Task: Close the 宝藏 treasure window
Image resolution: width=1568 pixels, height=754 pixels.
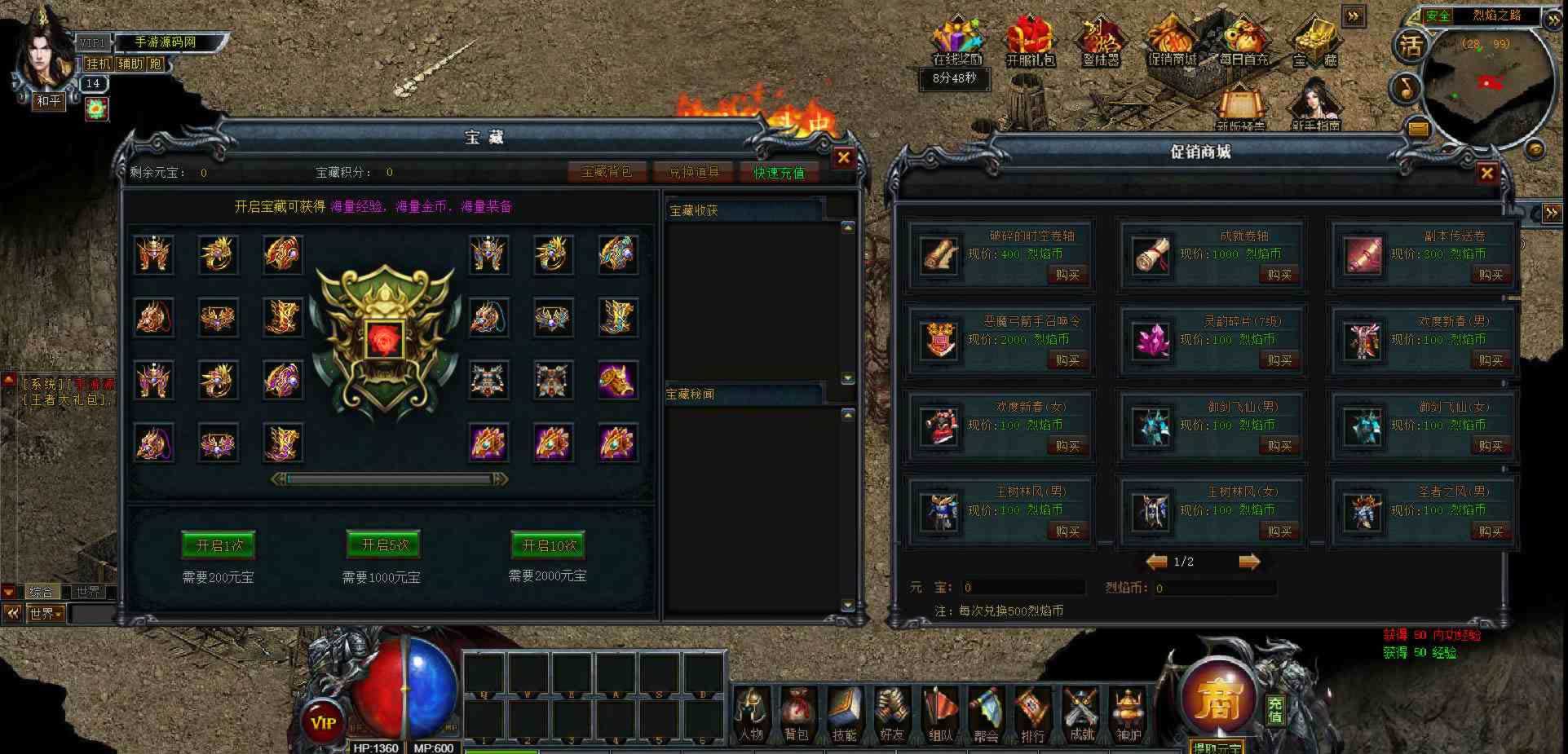Action: tap(844, 158)
